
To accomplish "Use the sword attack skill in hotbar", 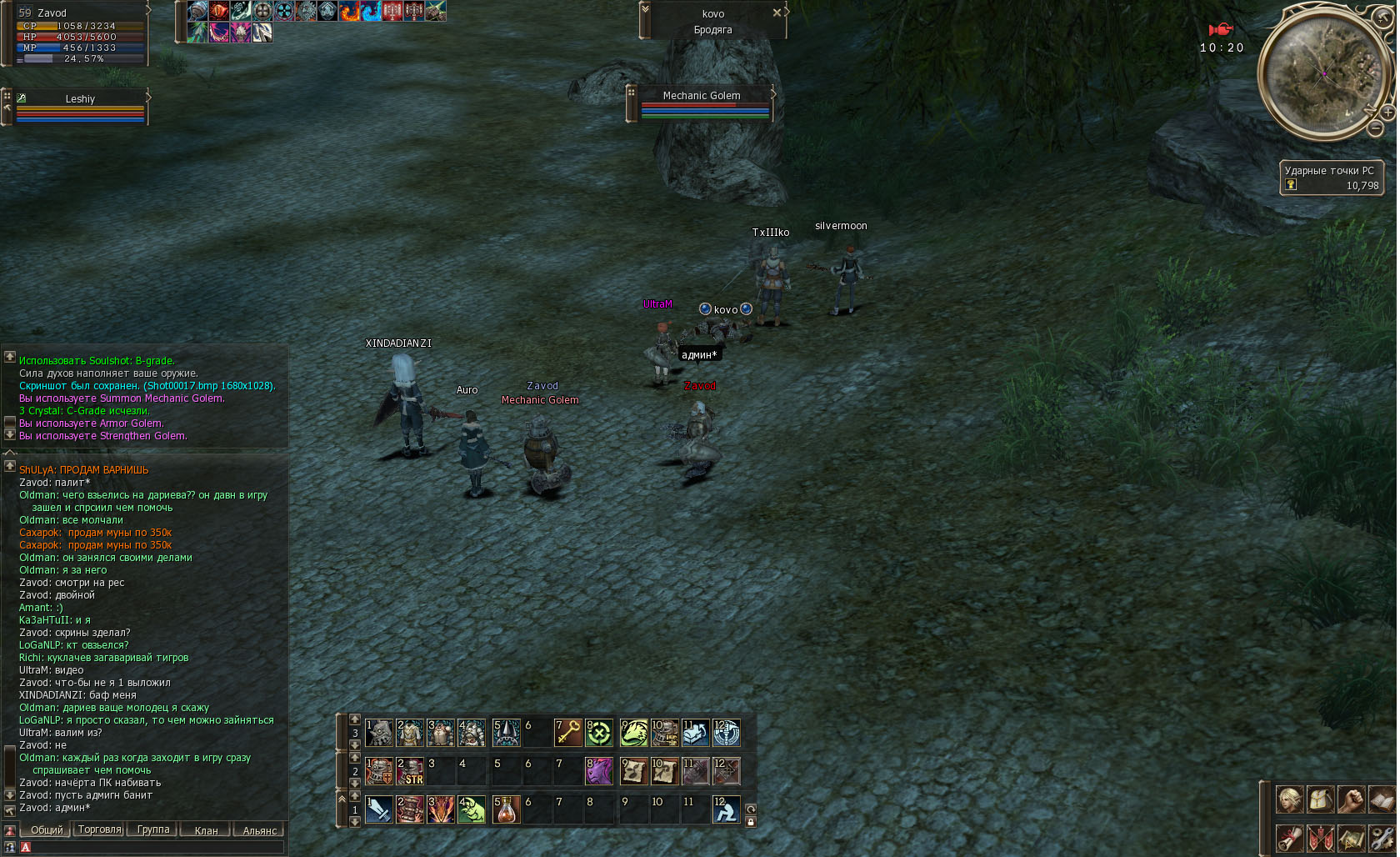I will (379, 809).
